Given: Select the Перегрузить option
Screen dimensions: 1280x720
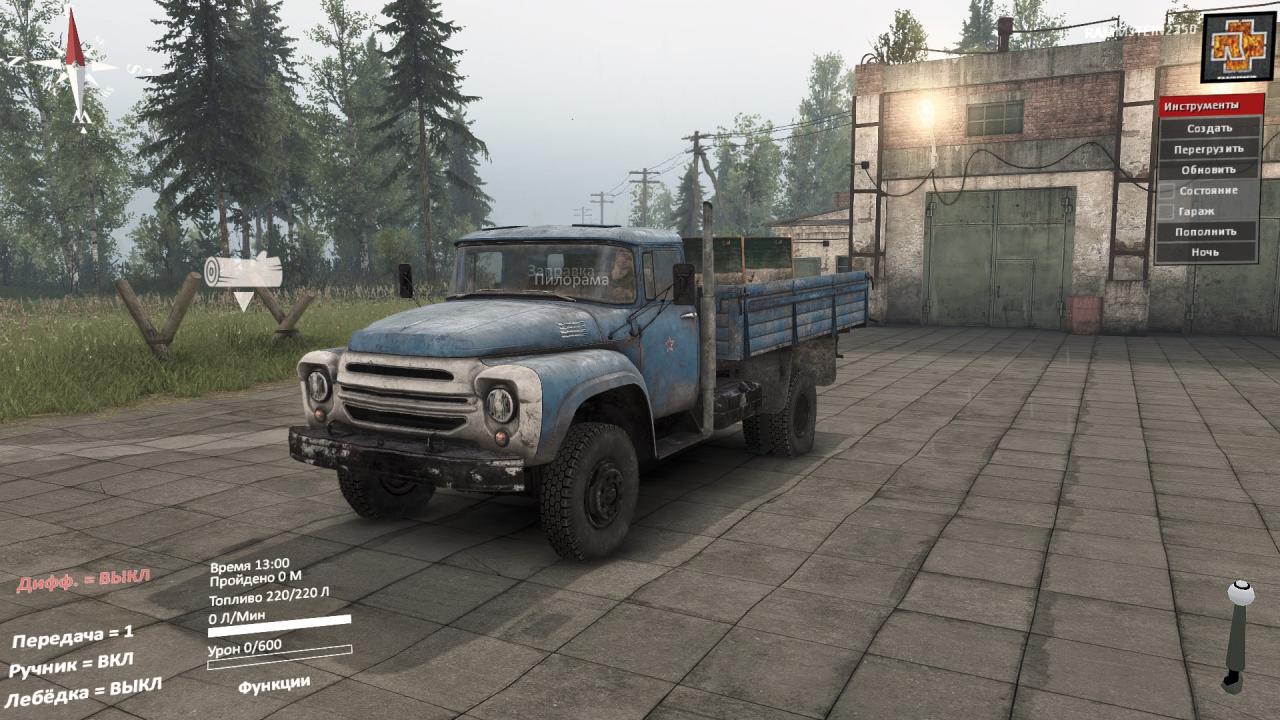Looking at the screenshot, I should [x=1209, y=149].
